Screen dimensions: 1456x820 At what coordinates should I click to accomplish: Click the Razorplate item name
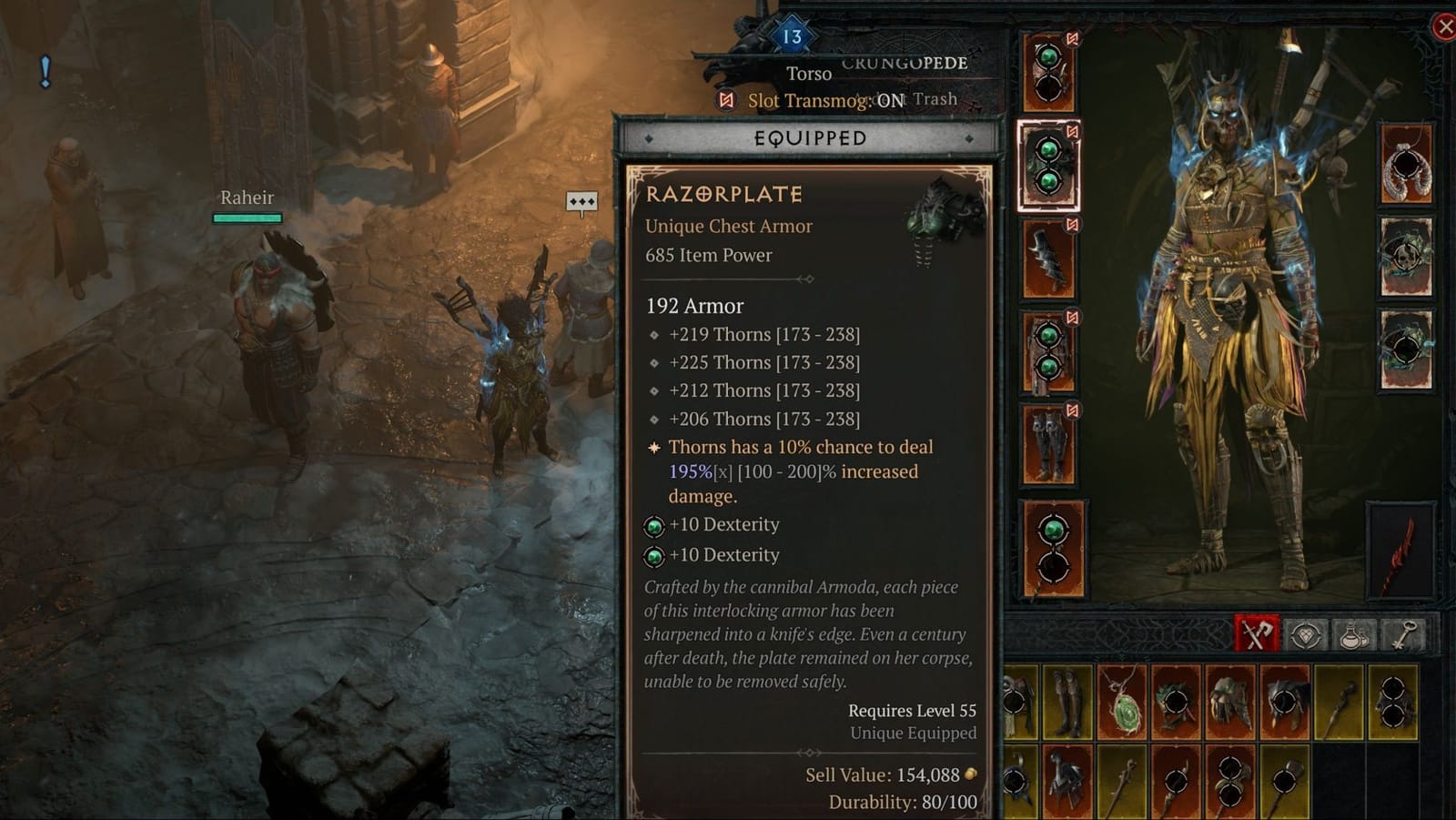tap(723, 194)
